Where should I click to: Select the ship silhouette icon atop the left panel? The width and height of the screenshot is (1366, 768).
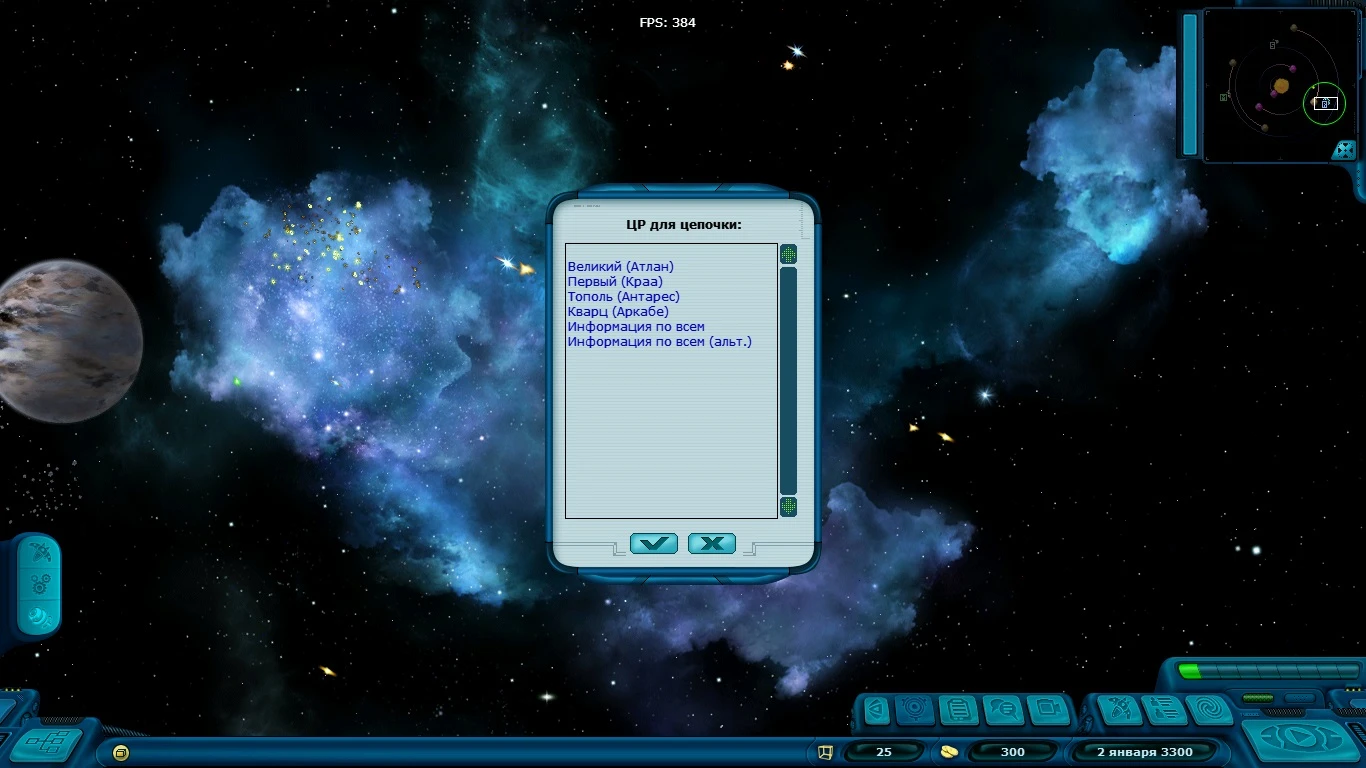[38, 552]
